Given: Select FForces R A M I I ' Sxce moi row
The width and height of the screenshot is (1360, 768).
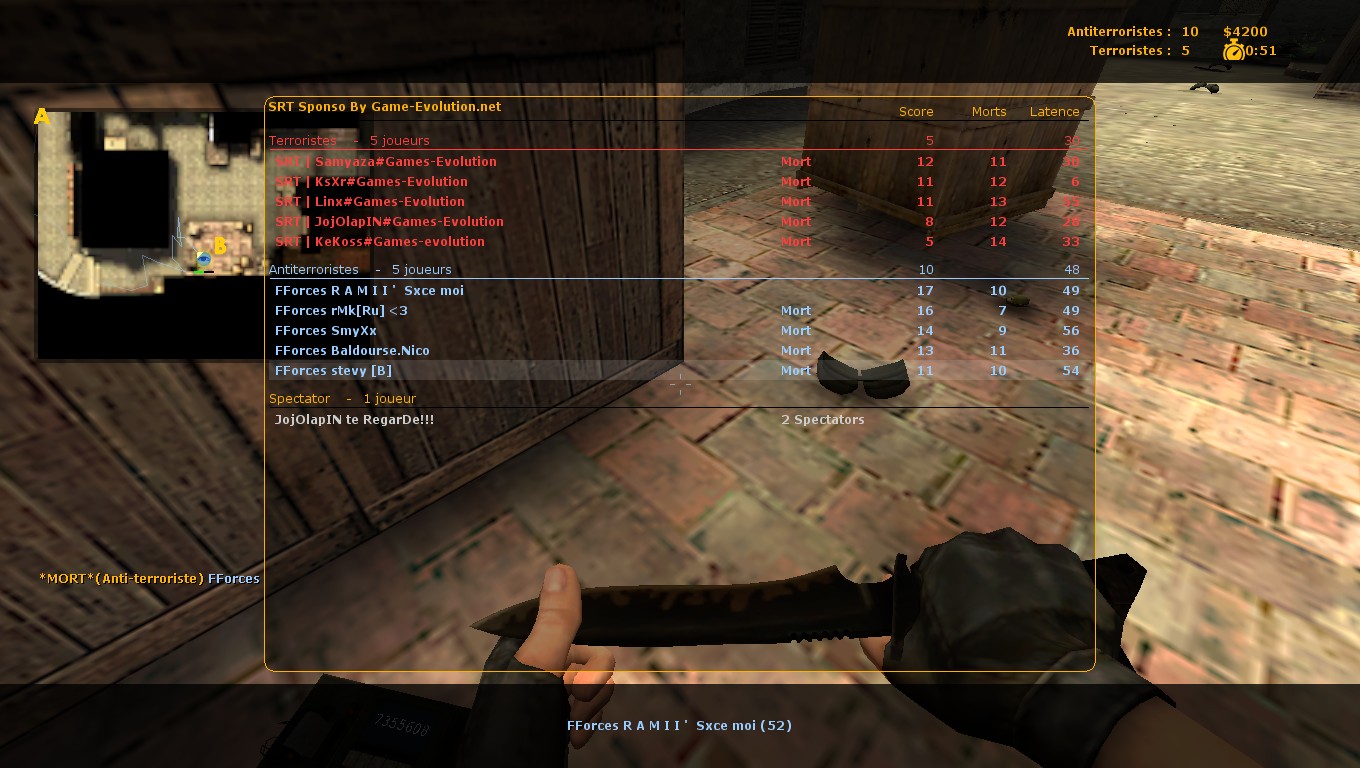Looking at the screenshot, I should click(370, 291).
